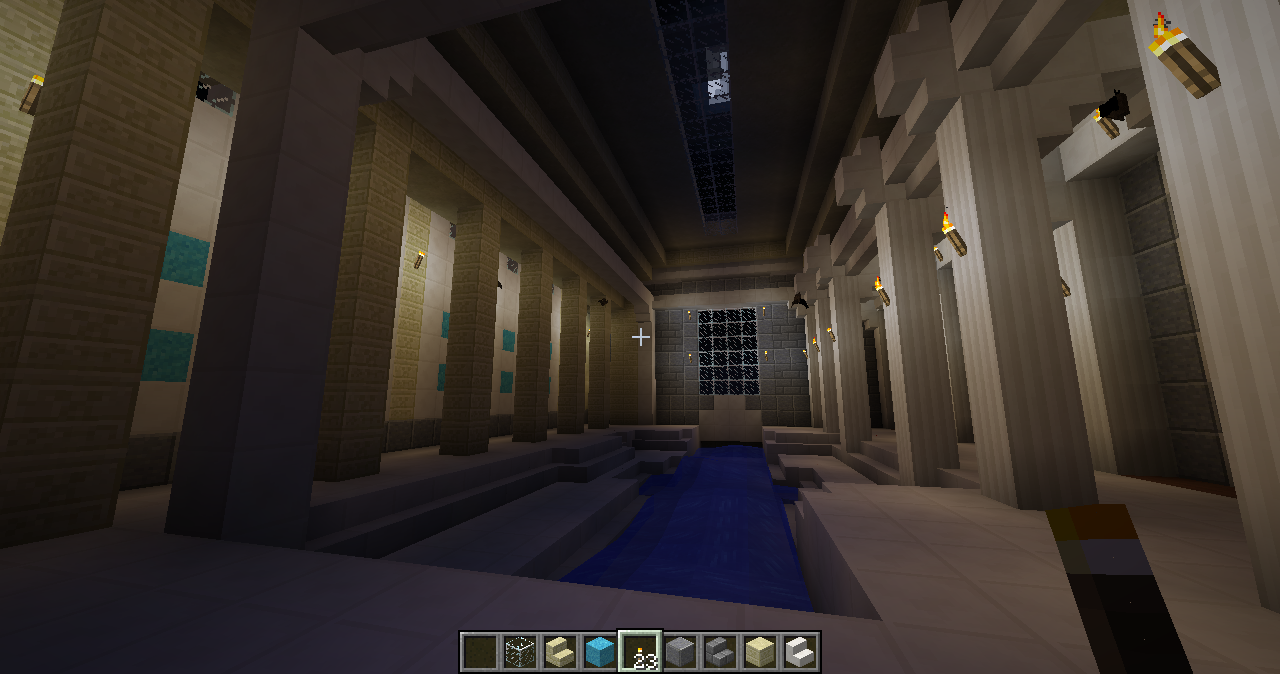
Task: Choose the white quartz stairs slot
Action: tap(800, 652)
